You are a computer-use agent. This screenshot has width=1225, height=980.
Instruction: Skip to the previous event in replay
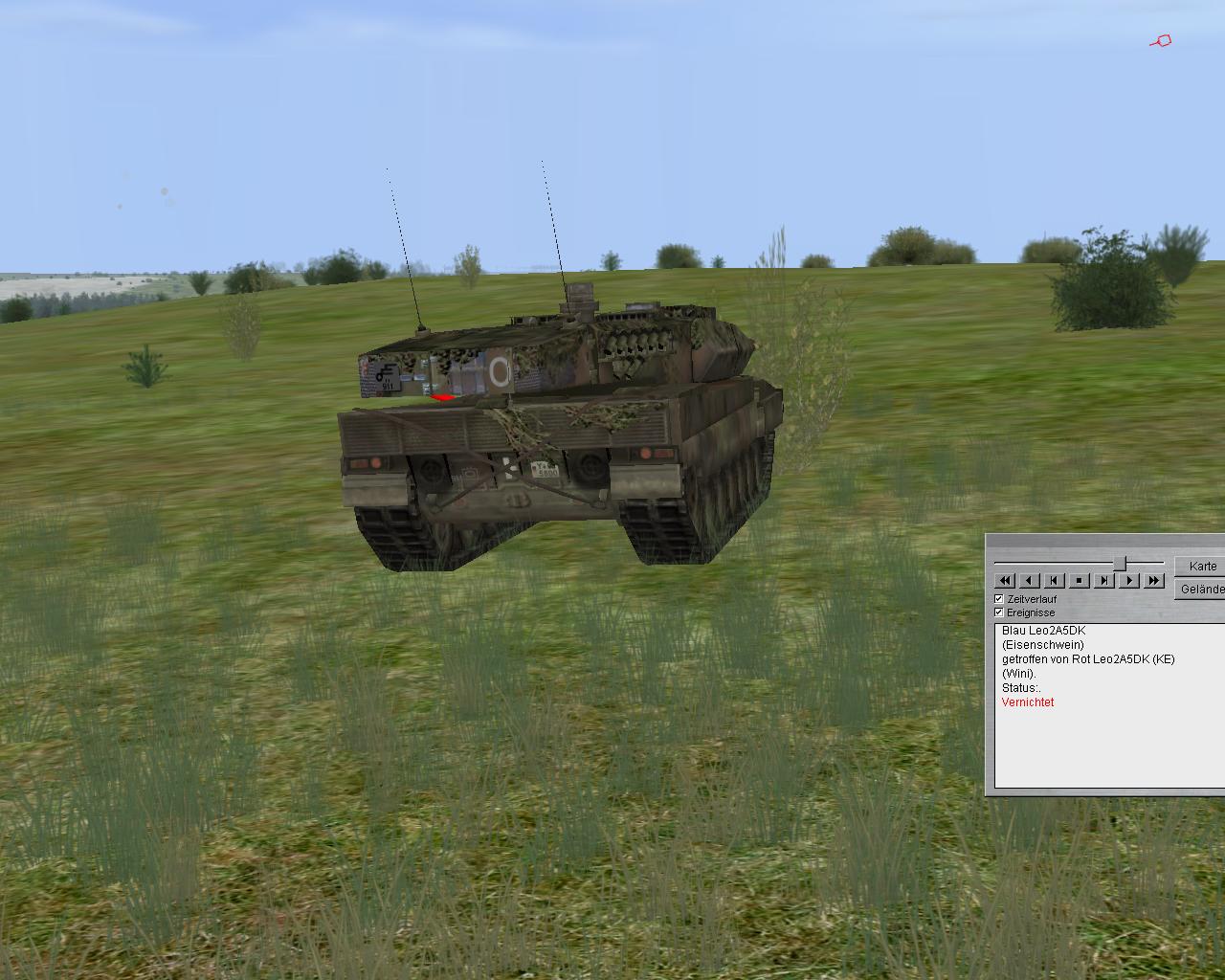(x=1055, y=581)
